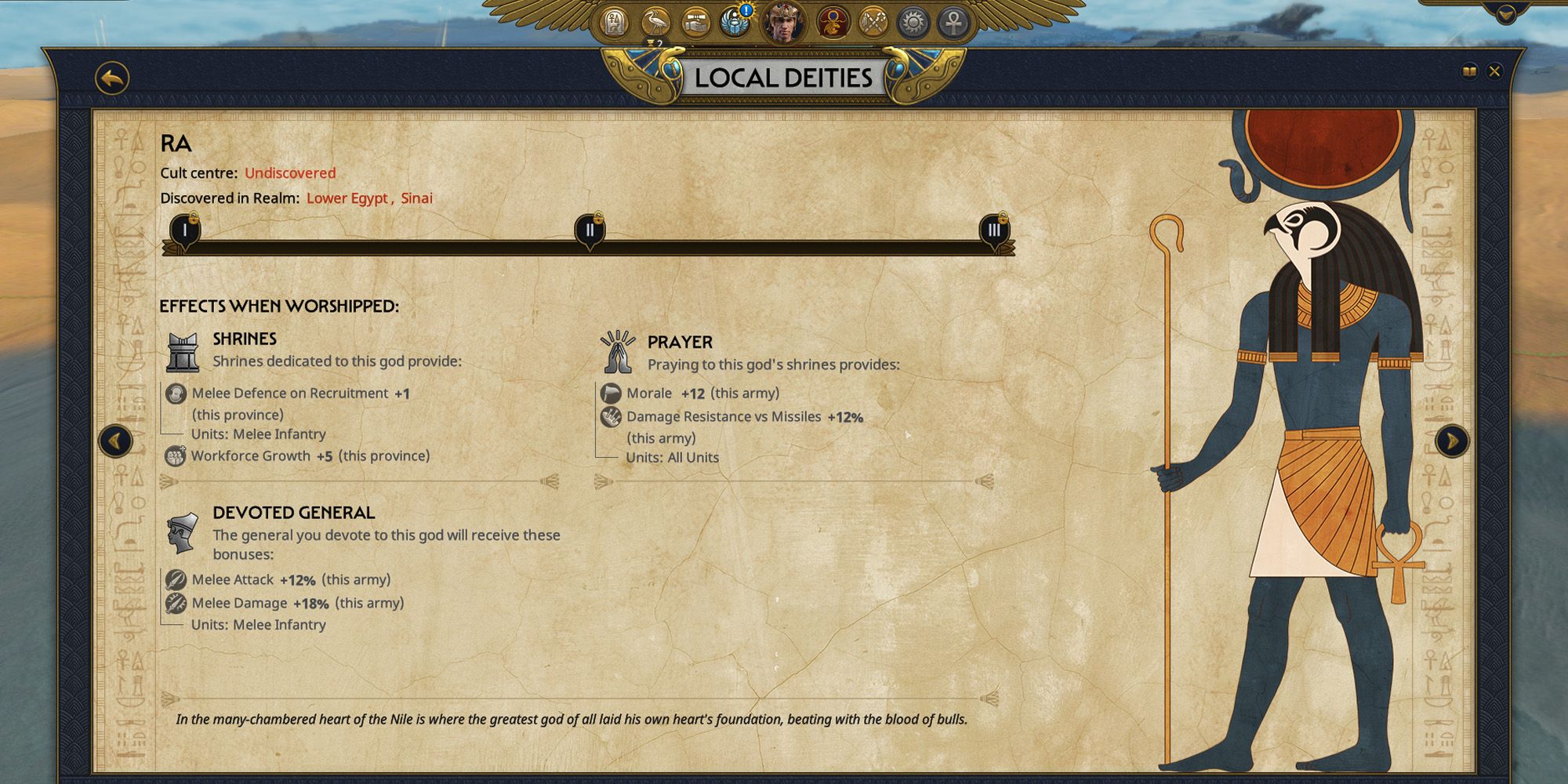Click the silver sun wheel icon
The image size is (1568, 784).
click(x=913, y=21)
